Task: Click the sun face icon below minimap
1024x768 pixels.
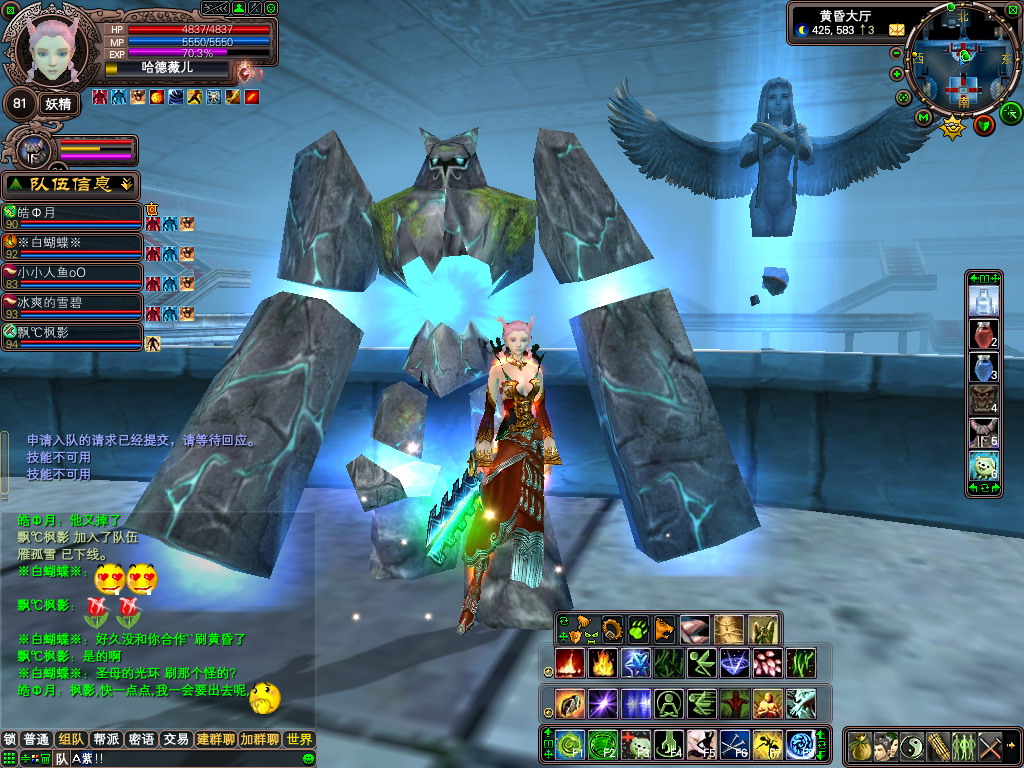Action: (952, 126)
